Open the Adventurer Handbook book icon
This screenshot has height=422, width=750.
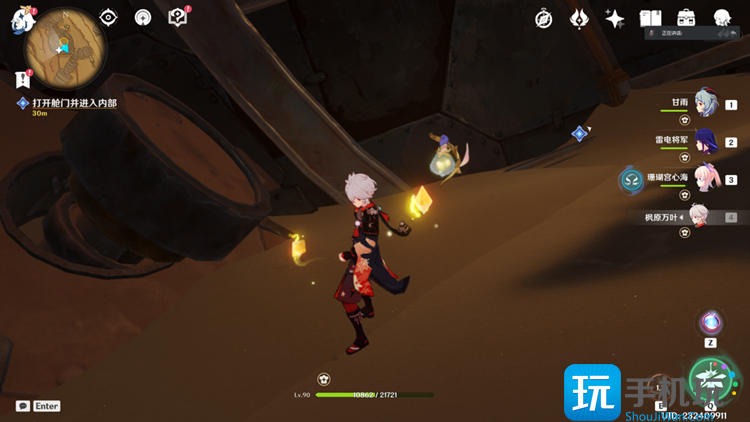[x=651, y=19]
